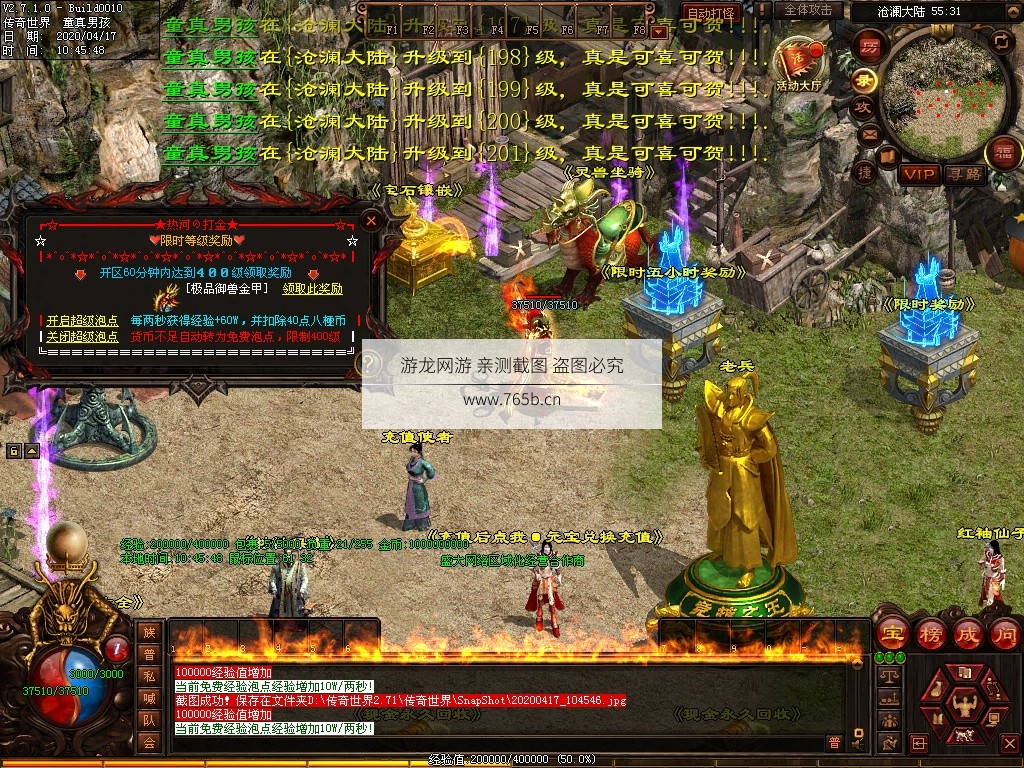Open character panel via muscular figure icon
The image size is (1024, 768).
pyautogui.click(x=963, y=707)
